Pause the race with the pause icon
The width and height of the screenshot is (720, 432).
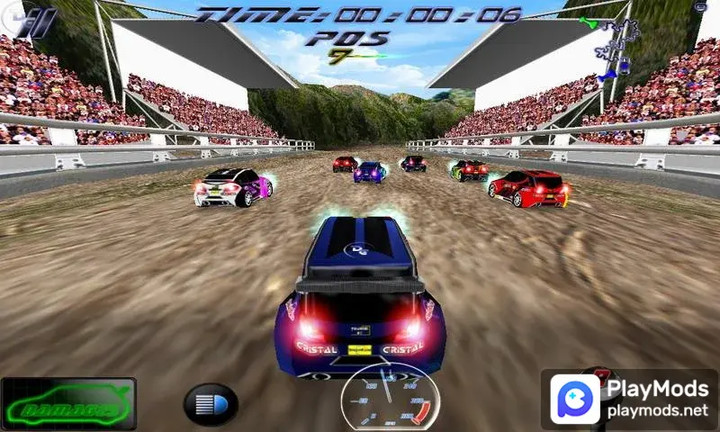(x=37, y=22)
